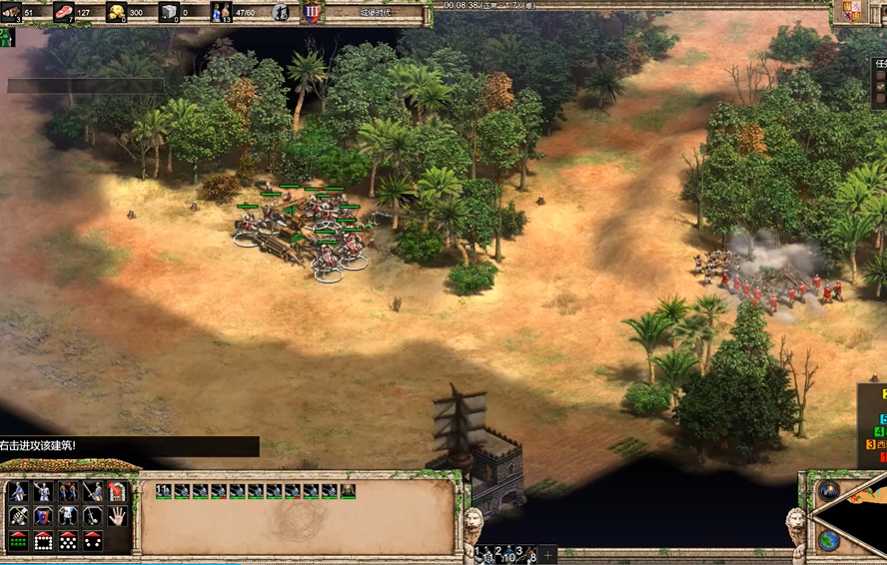Click the globe button beside the minimap

point(828,541)
